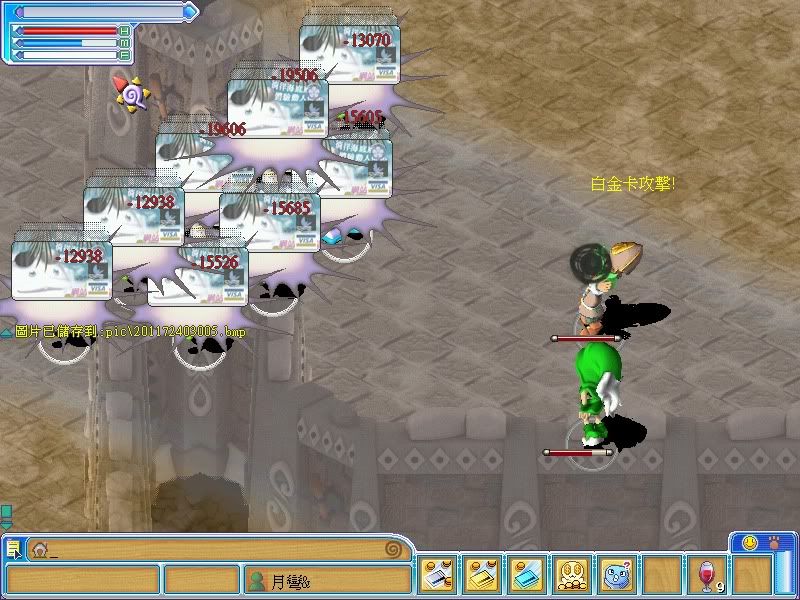Activate the money skull coin-pile skill
This screenshot has height=600, width=800.
572,575
